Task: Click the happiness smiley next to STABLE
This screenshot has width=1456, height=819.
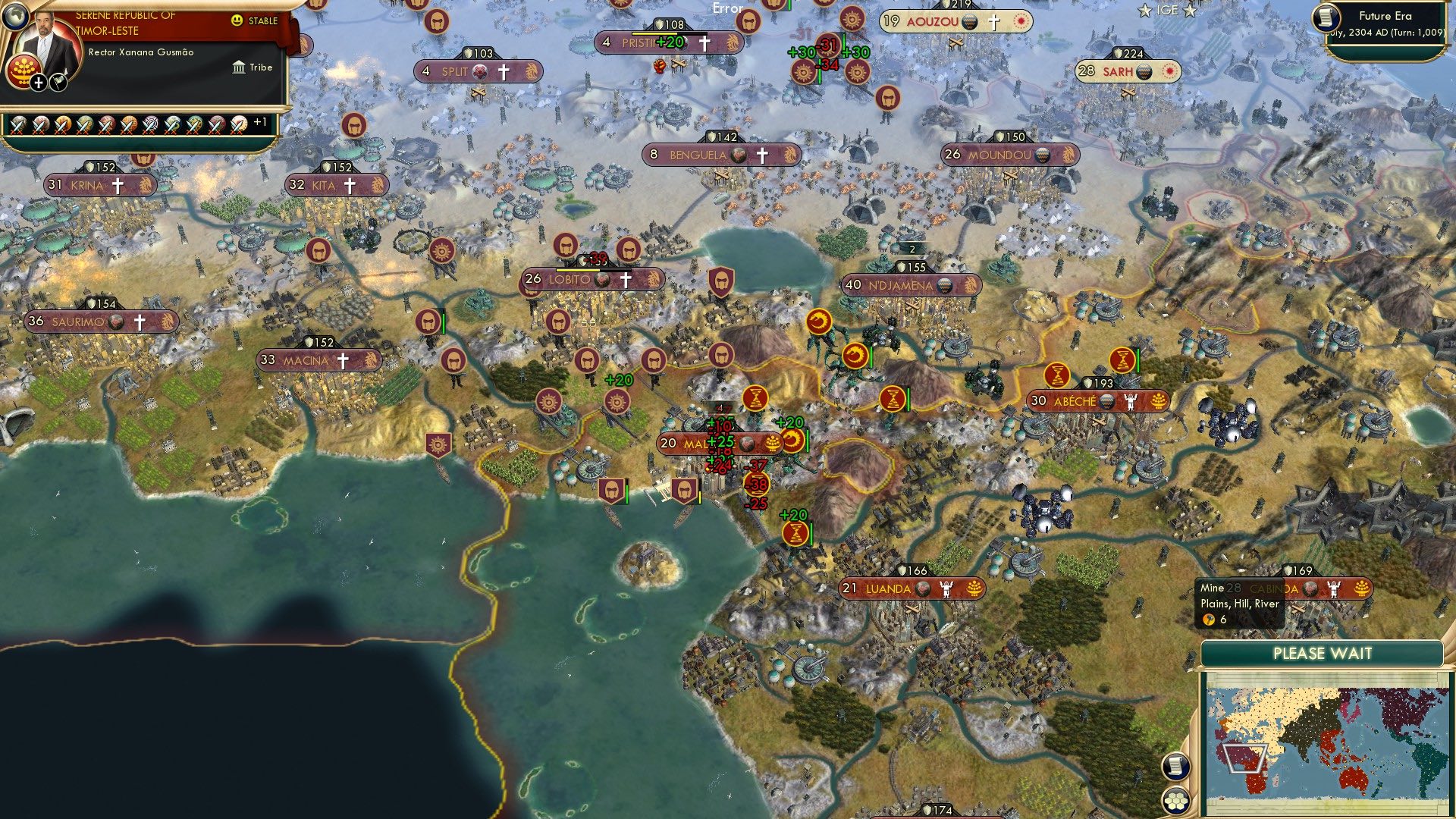Action: [237, 20]
